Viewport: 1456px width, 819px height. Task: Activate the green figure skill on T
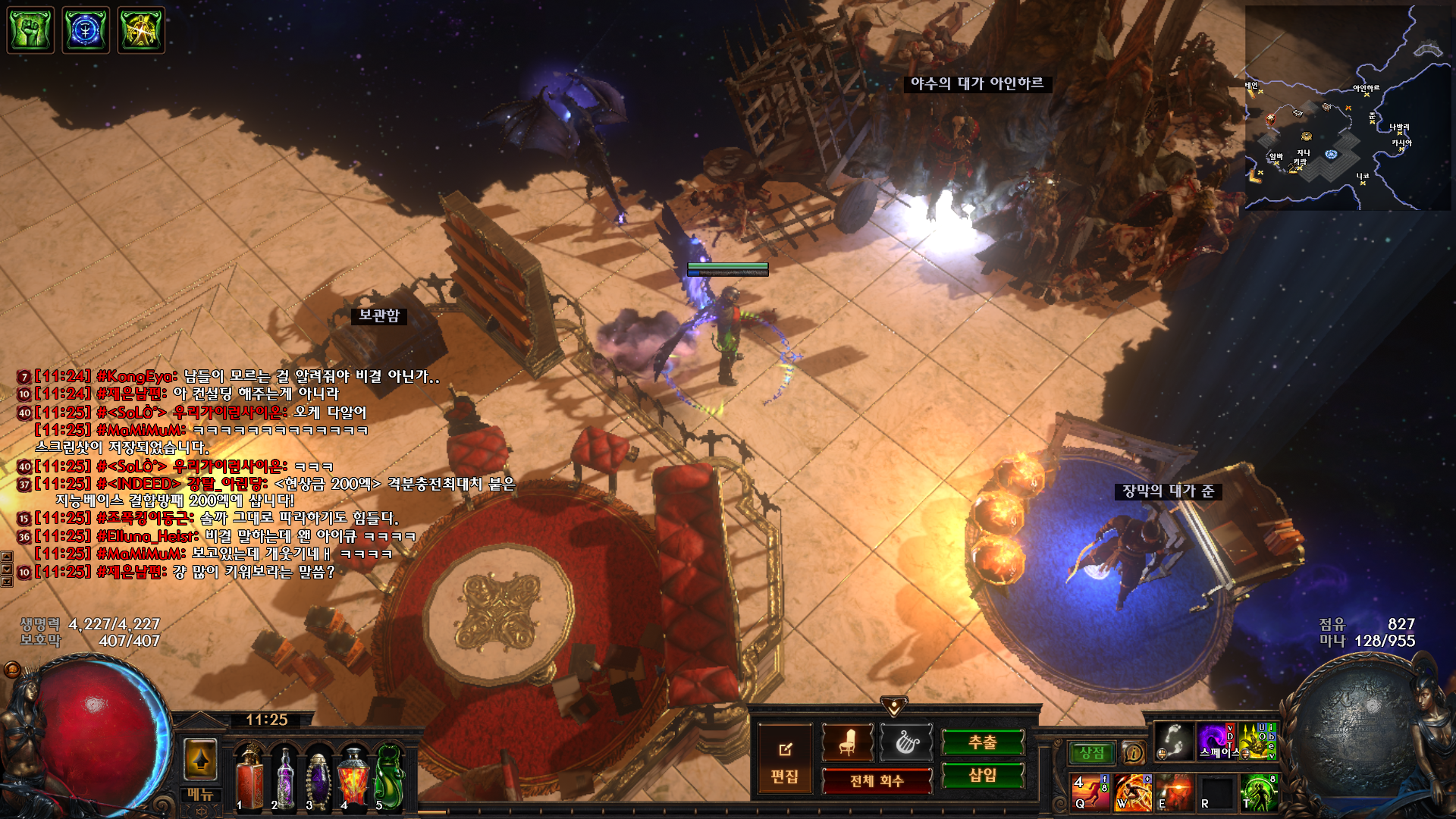coord(1259,791)
